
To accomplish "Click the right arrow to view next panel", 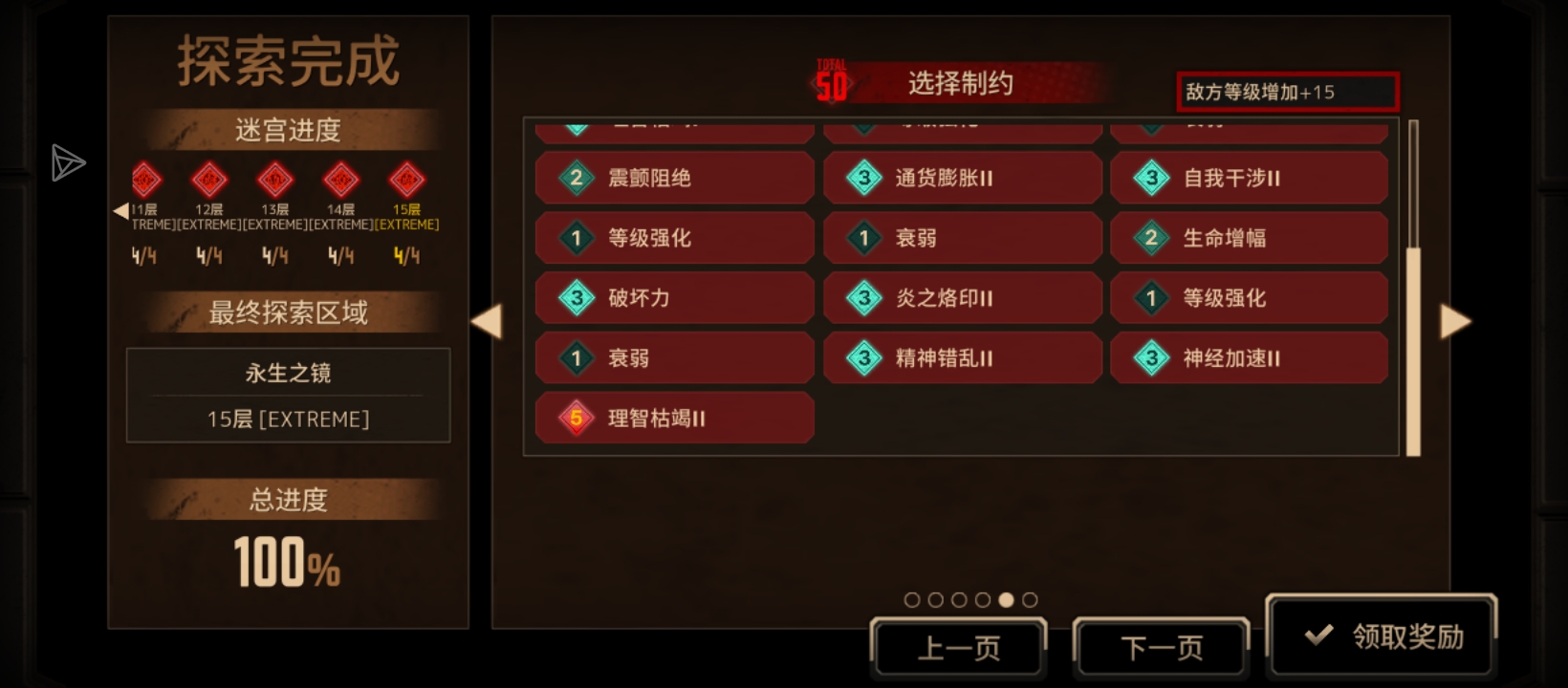I will point(1456,322).
